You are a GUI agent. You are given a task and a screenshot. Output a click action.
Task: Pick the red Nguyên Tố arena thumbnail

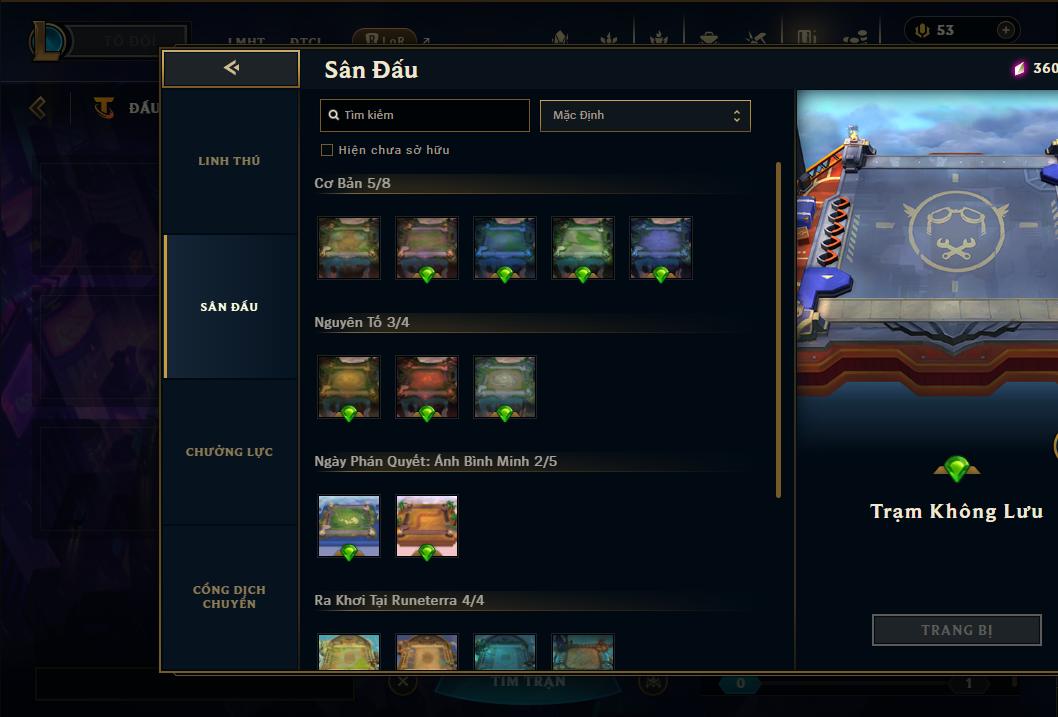[427, 387]
